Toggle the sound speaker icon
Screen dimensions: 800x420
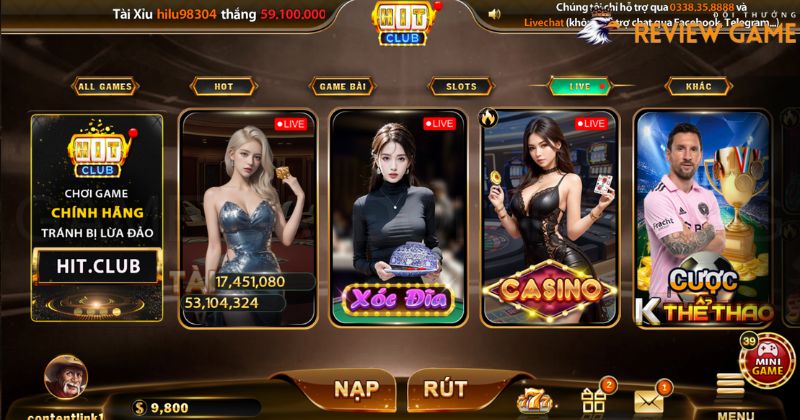pos(493,14)
